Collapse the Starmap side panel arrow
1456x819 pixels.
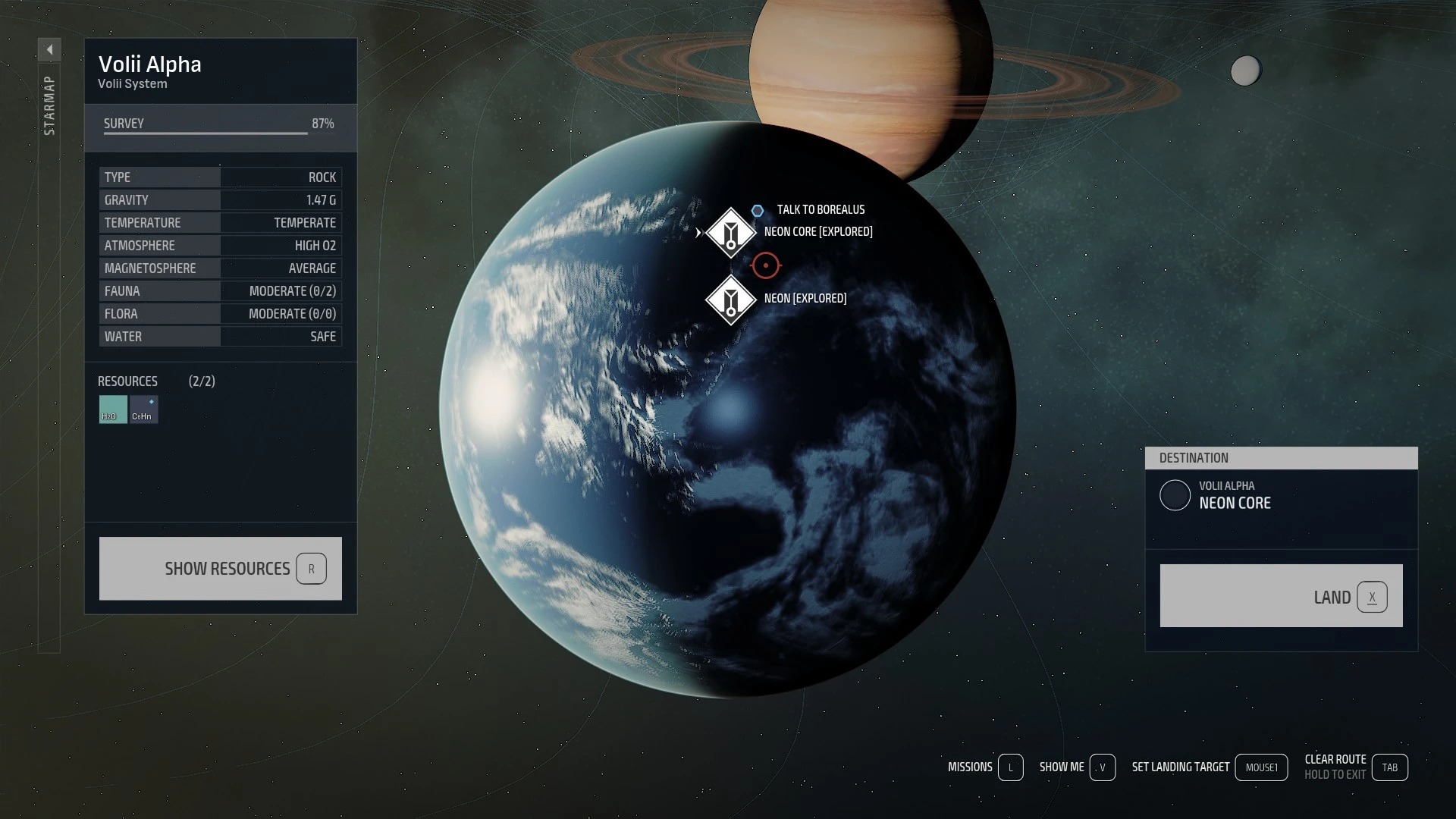49,50
